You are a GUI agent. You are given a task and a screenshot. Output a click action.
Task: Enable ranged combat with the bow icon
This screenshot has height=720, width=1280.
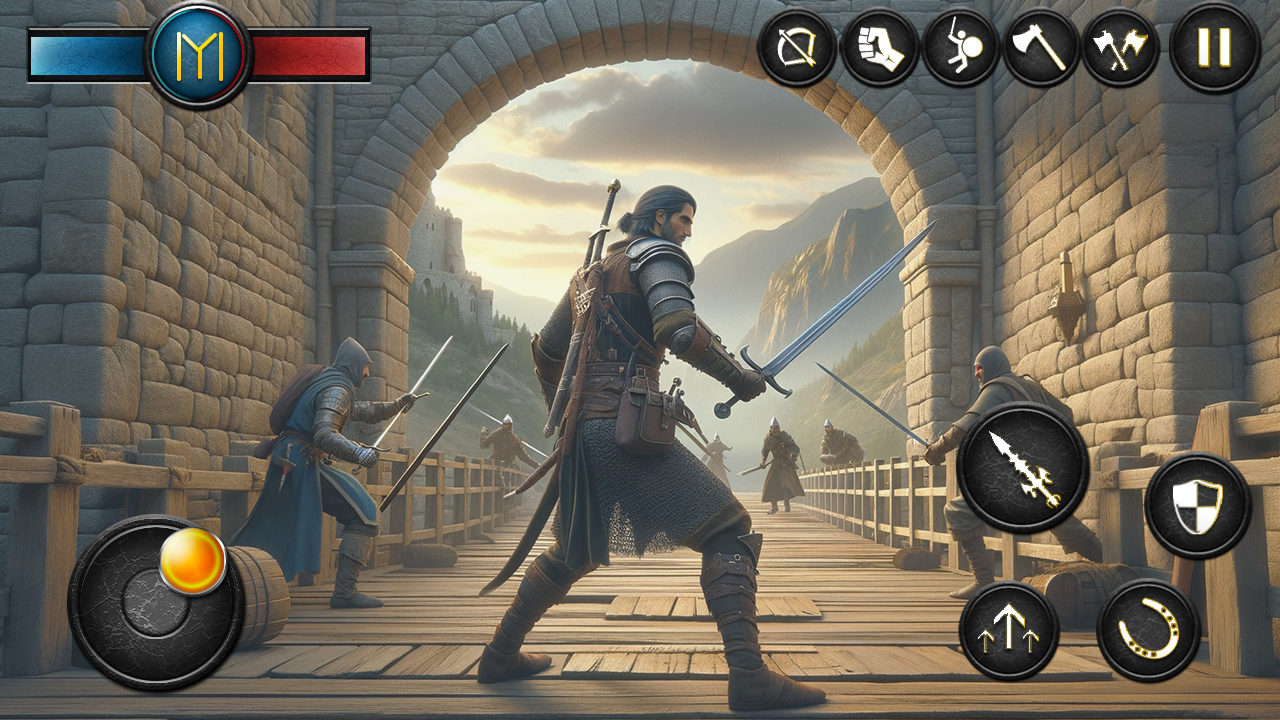click(797, 46)
